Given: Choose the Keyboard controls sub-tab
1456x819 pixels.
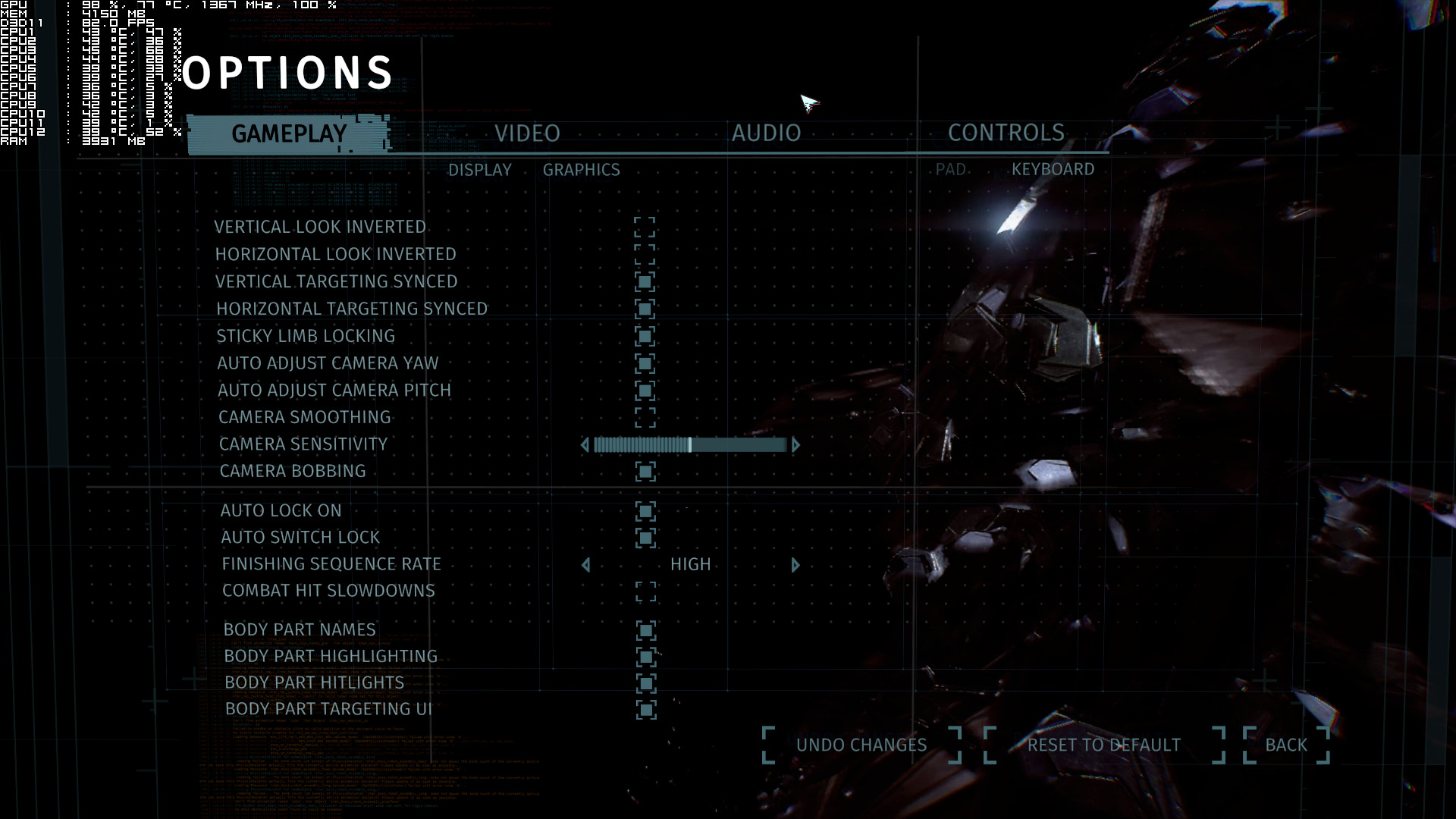Looking at the screenshot, I should (1053, 169).
